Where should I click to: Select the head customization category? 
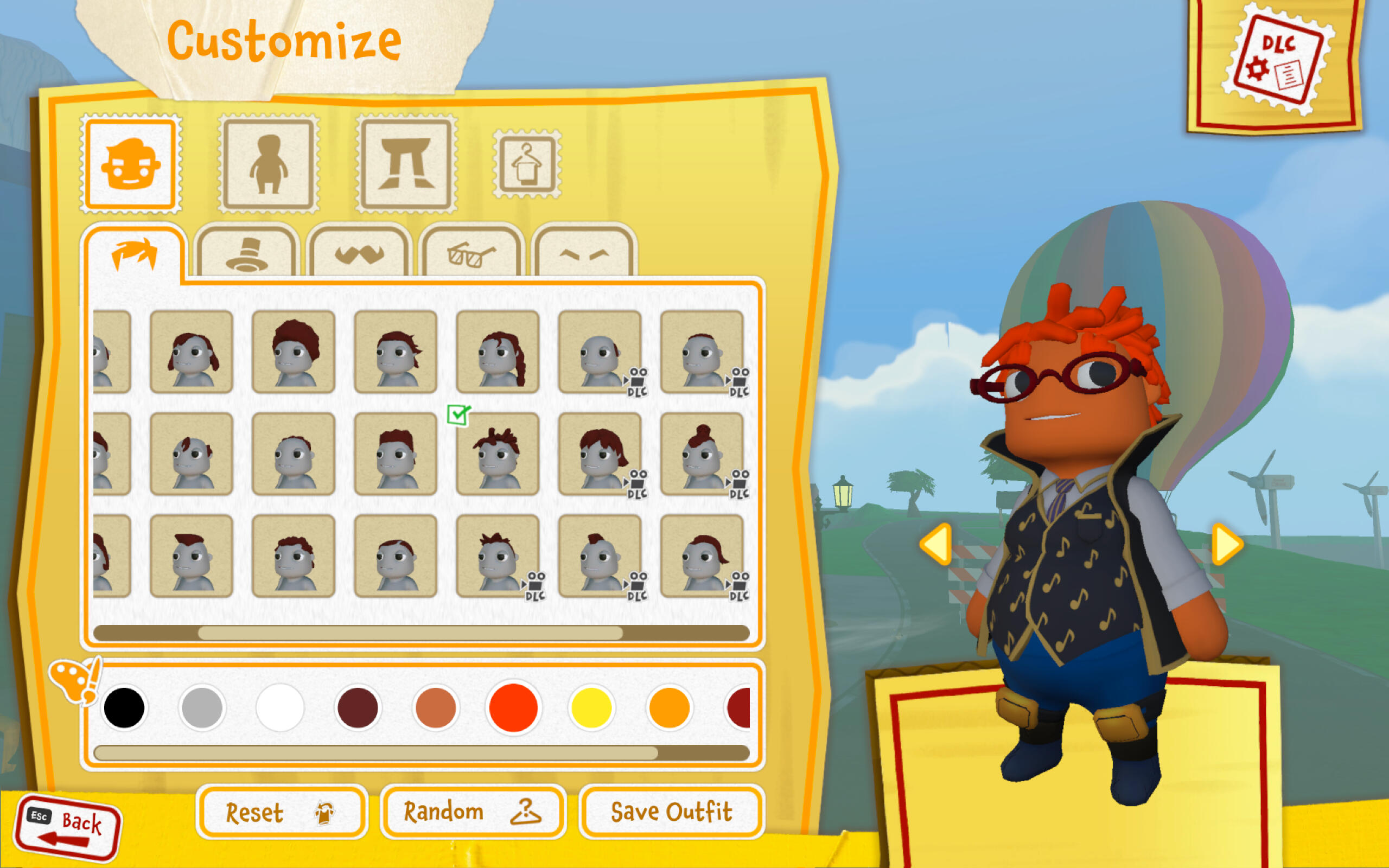click(131, 165)
